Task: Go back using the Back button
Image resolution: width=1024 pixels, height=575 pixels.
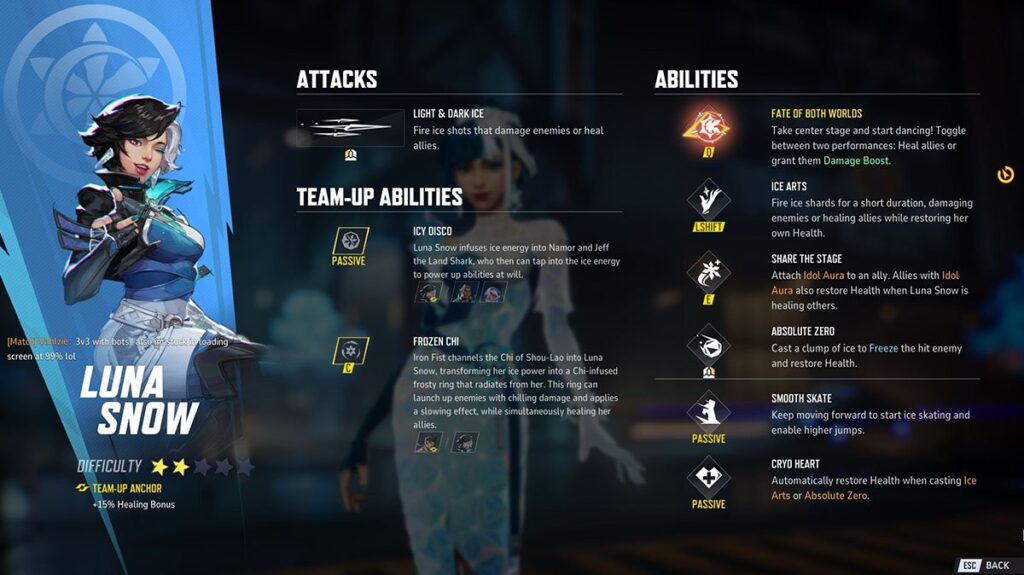Action: (x=986, y=565)
